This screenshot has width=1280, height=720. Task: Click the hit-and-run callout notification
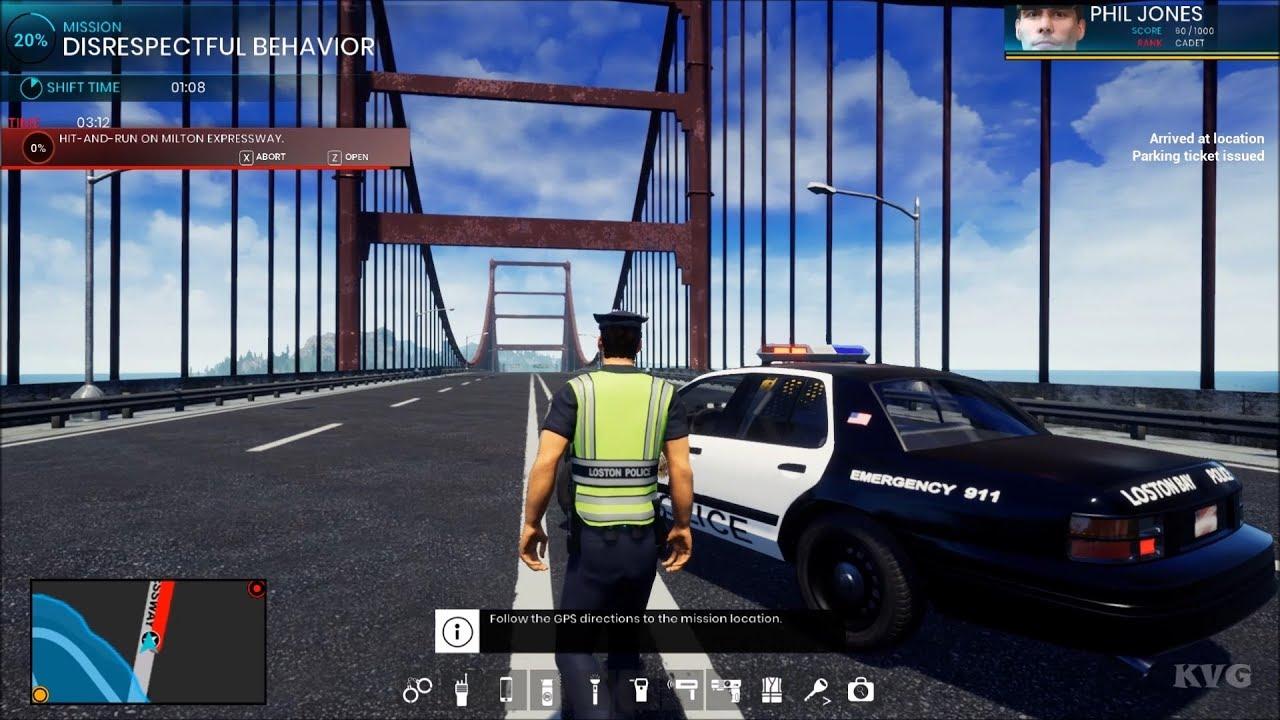coord(205,147)
